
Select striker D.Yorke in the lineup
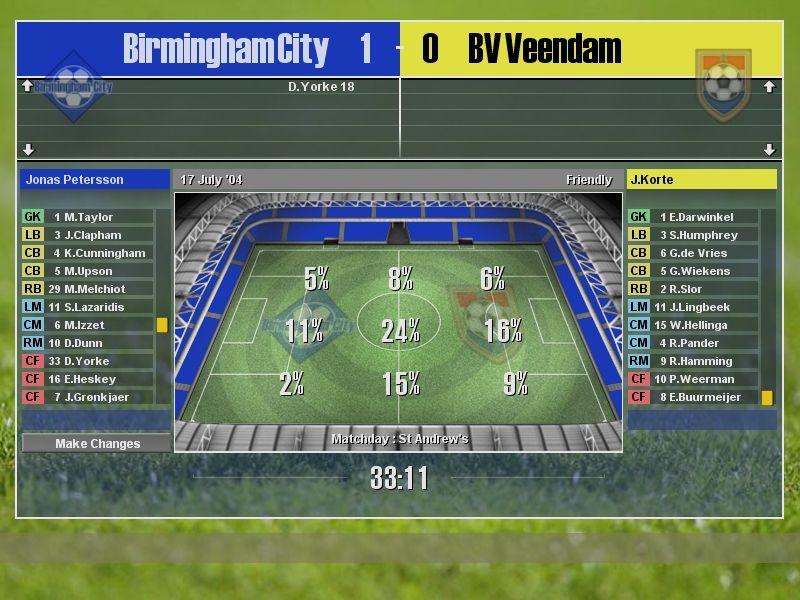point(87,361)
